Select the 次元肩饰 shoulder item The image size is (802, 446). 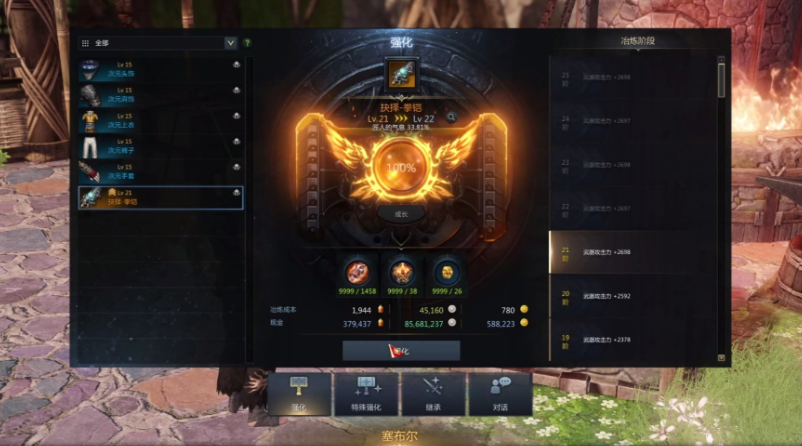pyautogui.click(x=160, y=94)
